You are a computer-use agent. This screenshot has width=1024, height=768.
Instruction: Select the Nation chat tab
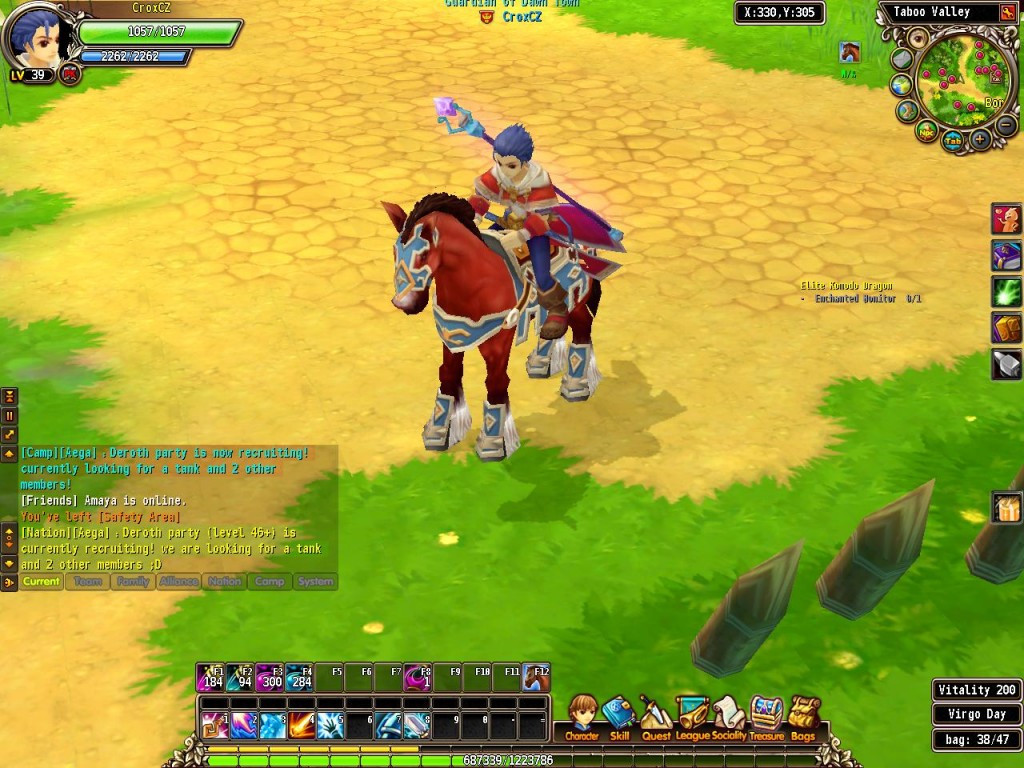tap(224, 581)
